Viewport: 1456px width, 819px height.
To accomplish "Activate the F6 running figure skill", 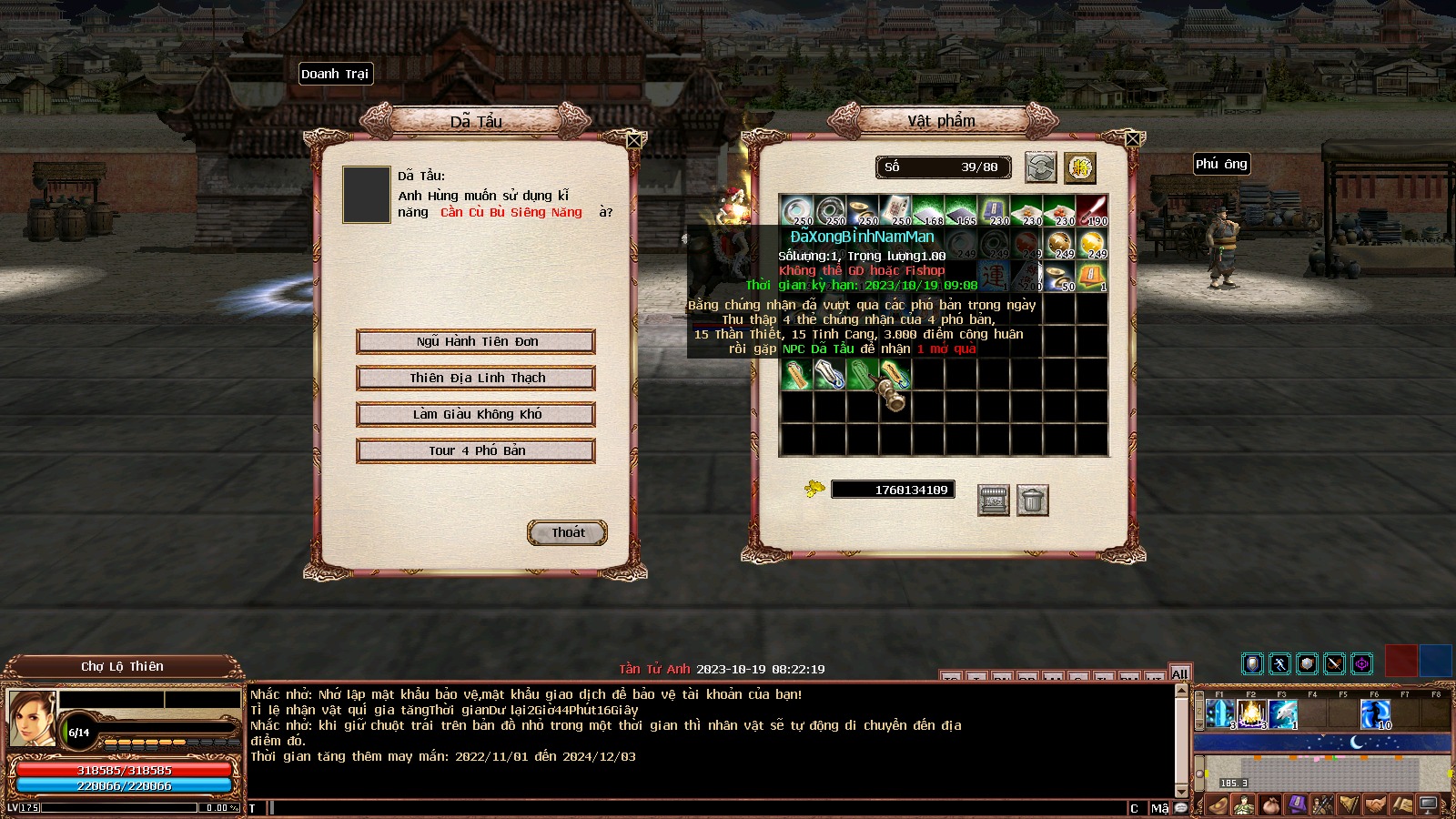I will coord(1375,714).
